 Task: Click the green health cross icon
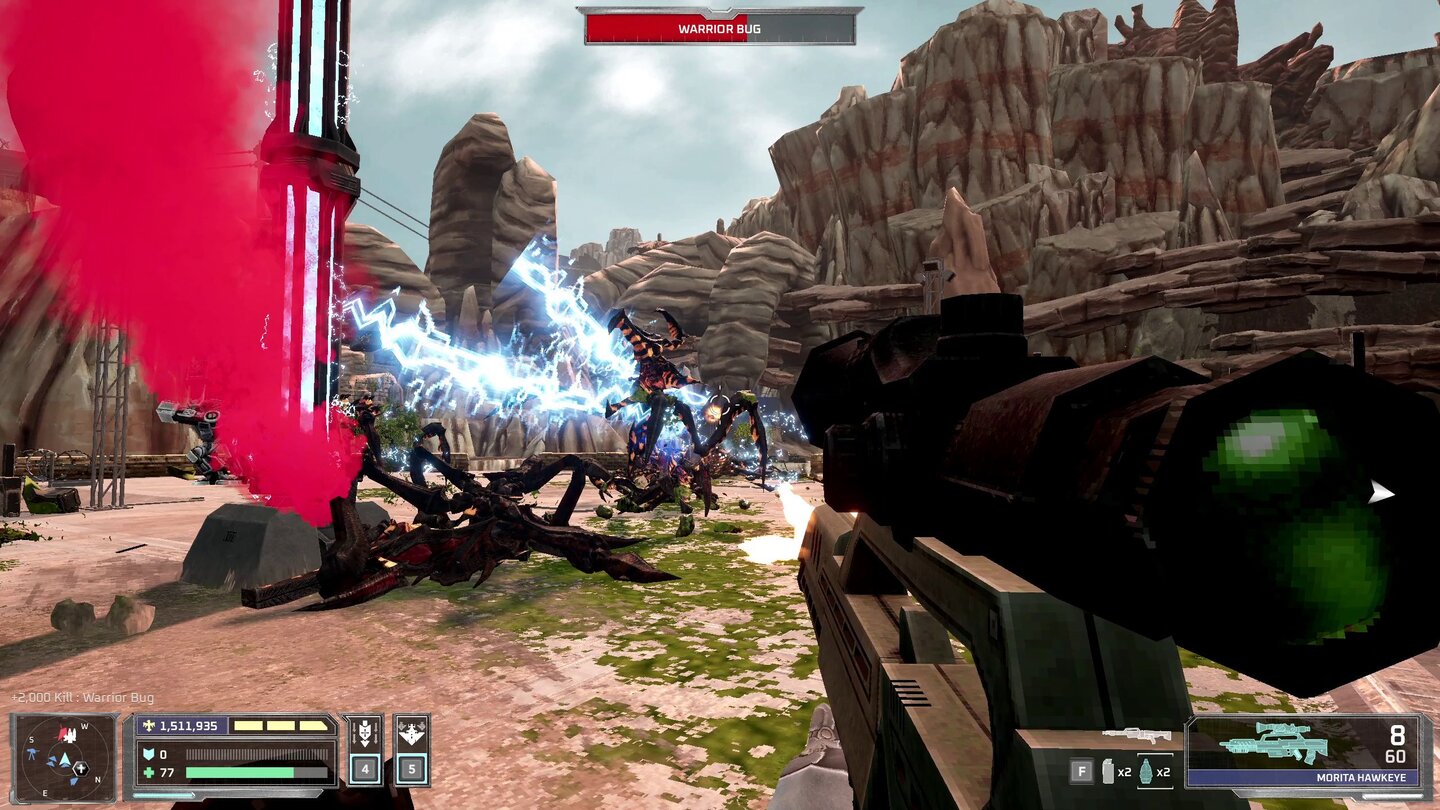pyautogui.click(x=146, y=771)
